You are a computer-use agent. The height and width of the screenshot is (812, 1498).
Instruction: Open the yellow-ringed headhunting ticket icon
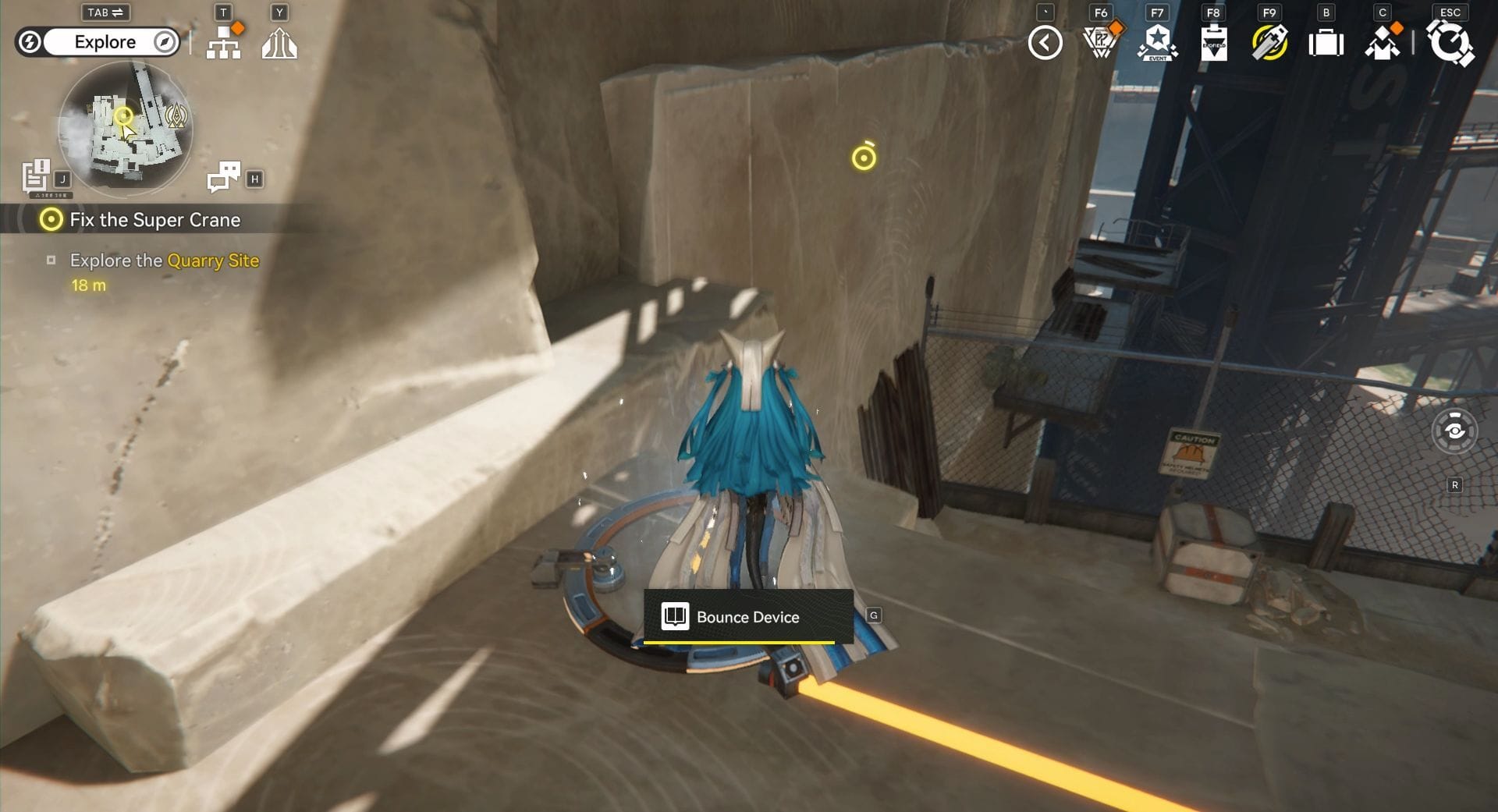click(x=1269, y=43)
